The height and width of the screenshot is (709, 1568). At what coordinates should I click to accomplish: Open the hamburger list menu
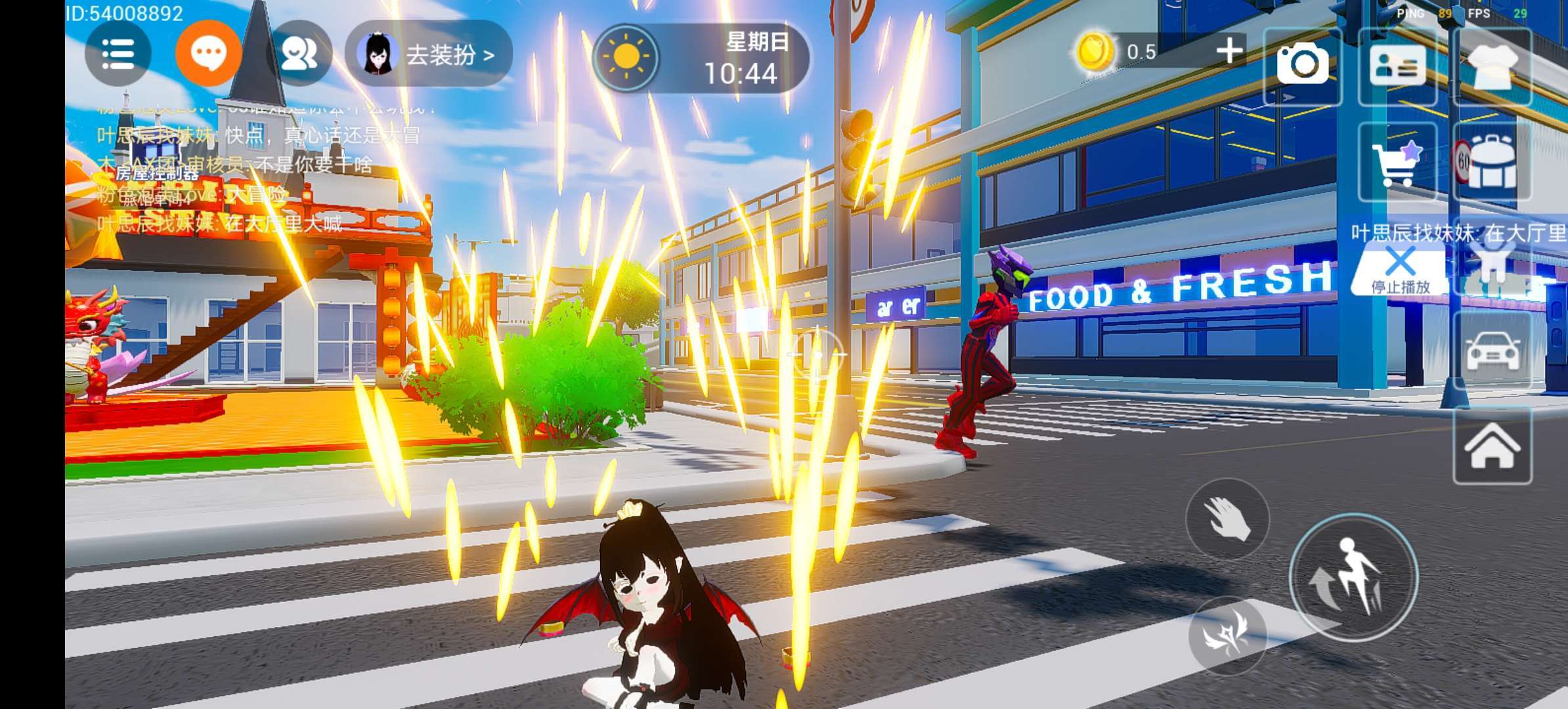pyautogui.click(x=118, y=54)
